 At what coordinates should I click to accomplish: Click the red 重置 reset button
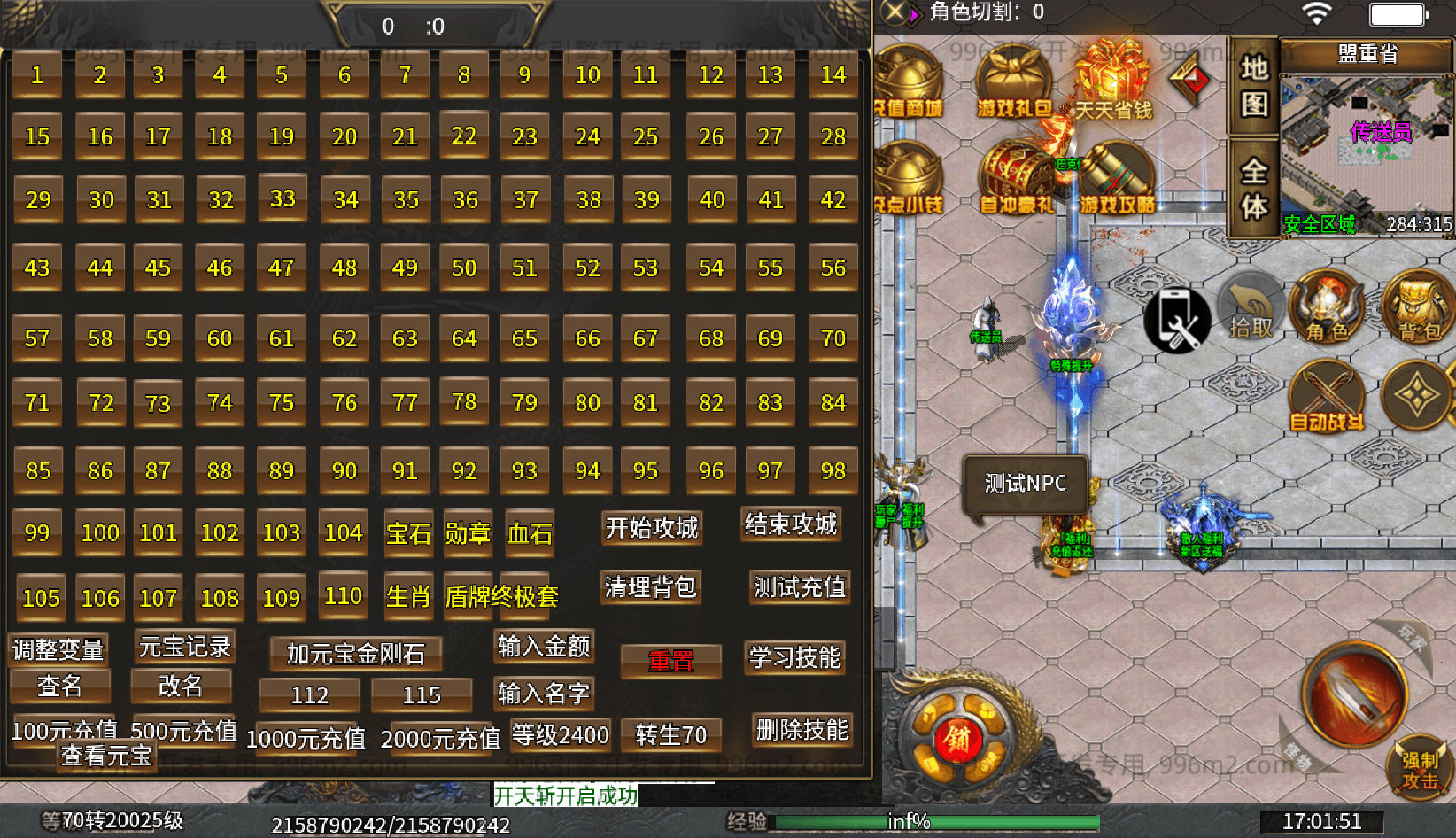point(671,661)
